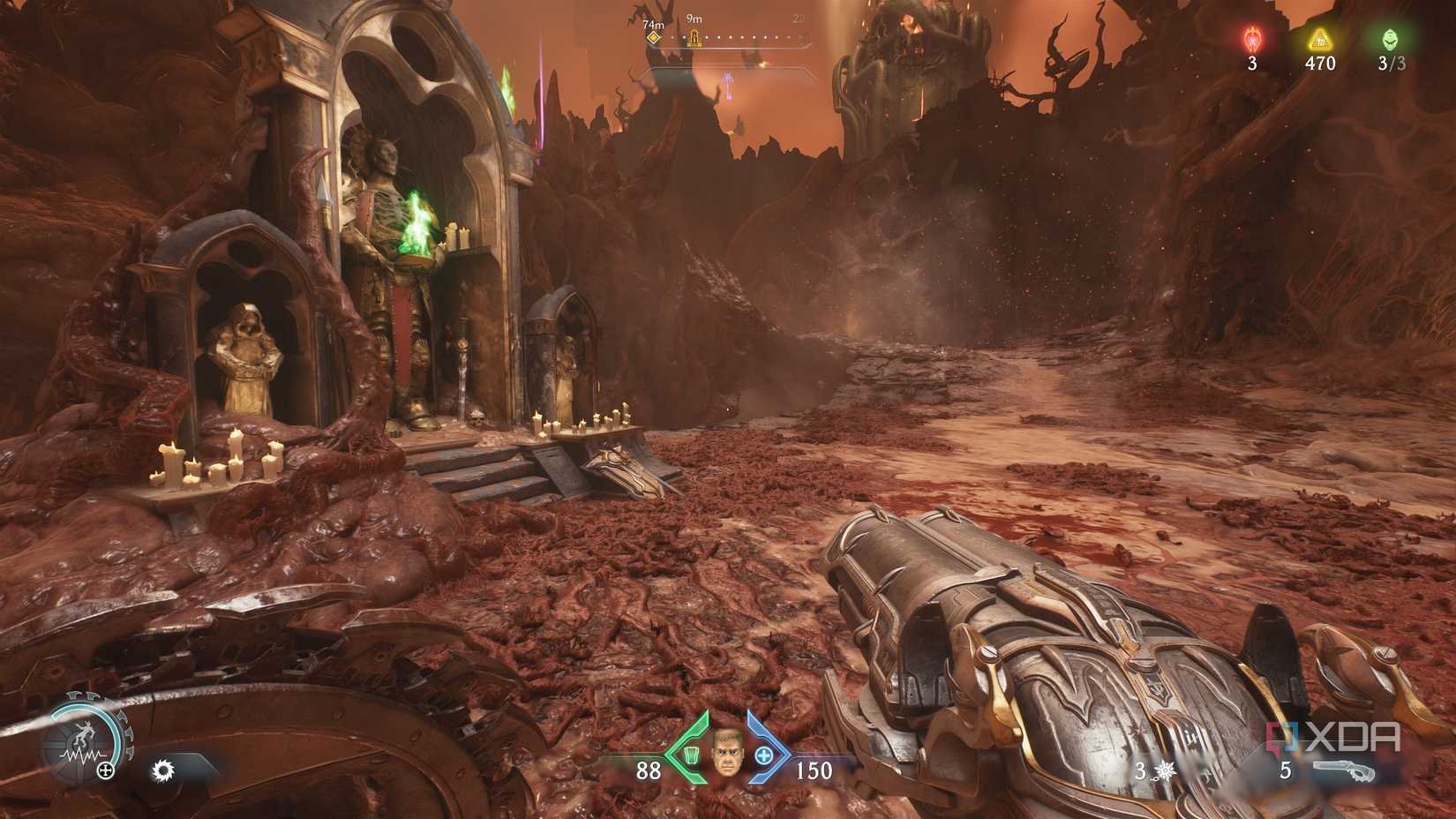
Task: Click the 470 gold counter text
Action: (x=1320, y=62)
